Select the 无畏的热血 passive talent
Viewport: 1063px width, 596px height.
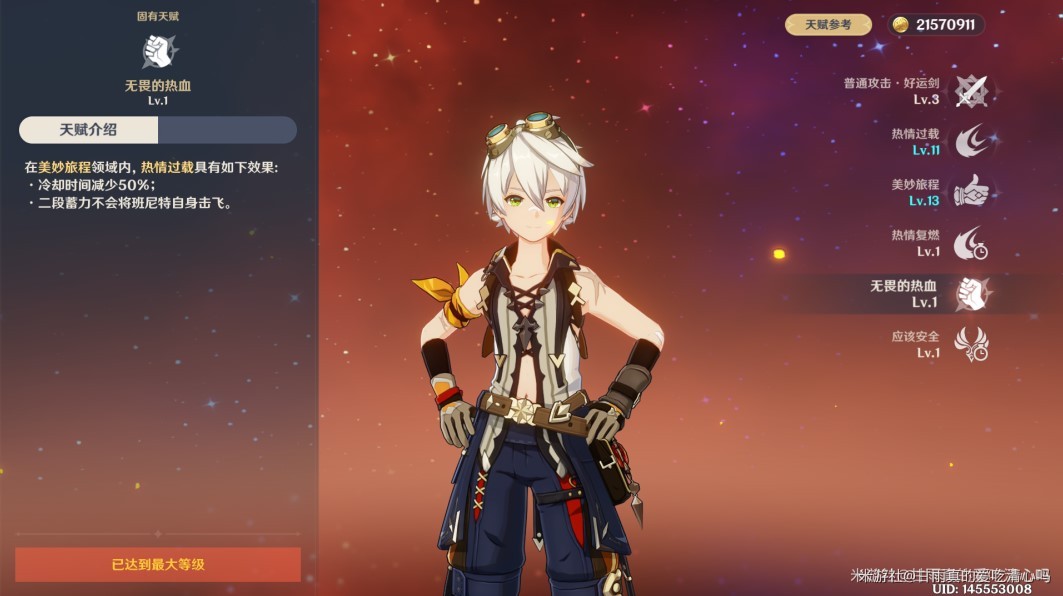970,294
